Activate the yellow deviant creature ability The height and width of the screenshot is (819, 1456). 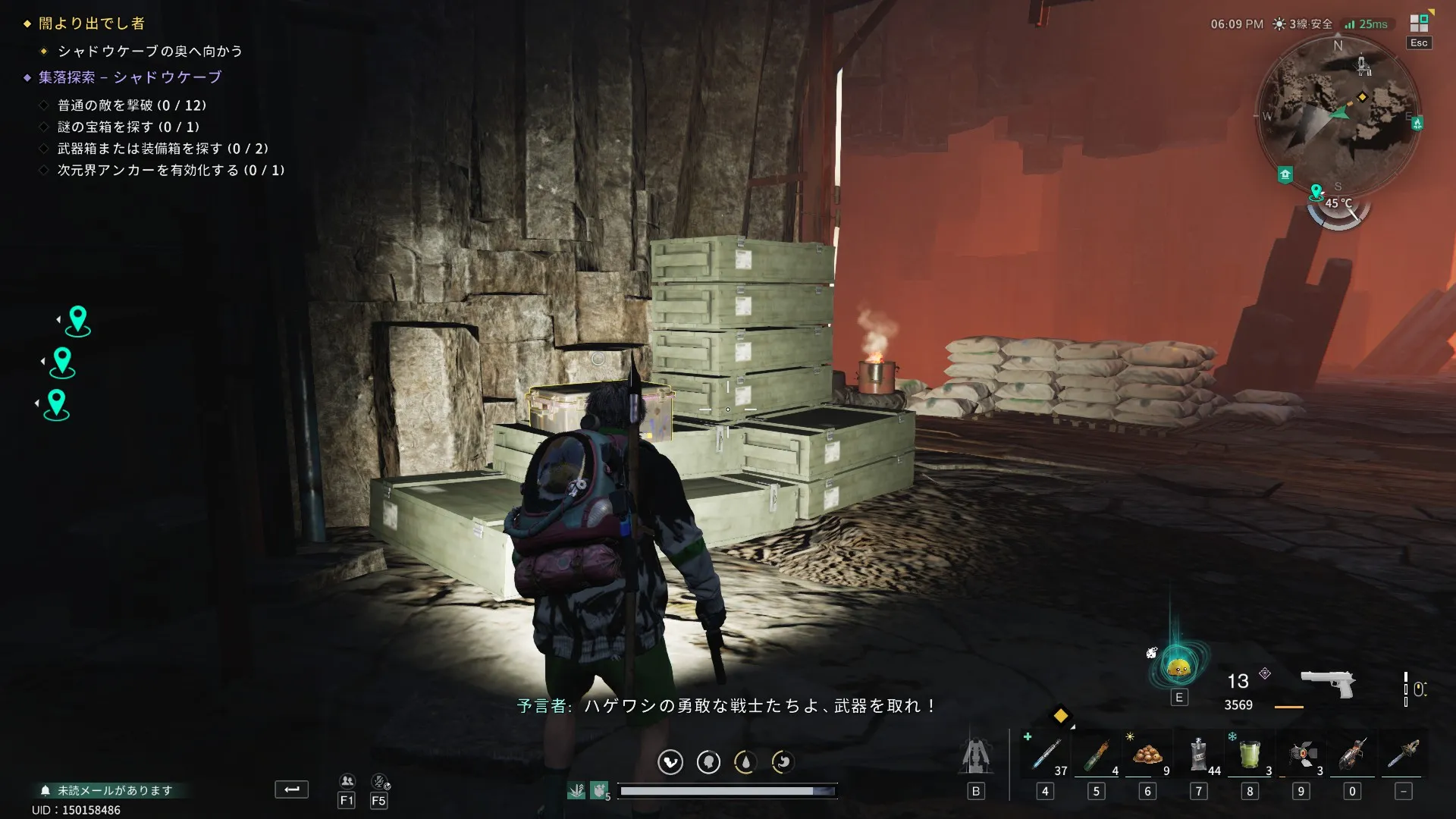(x=1178, y=667)
